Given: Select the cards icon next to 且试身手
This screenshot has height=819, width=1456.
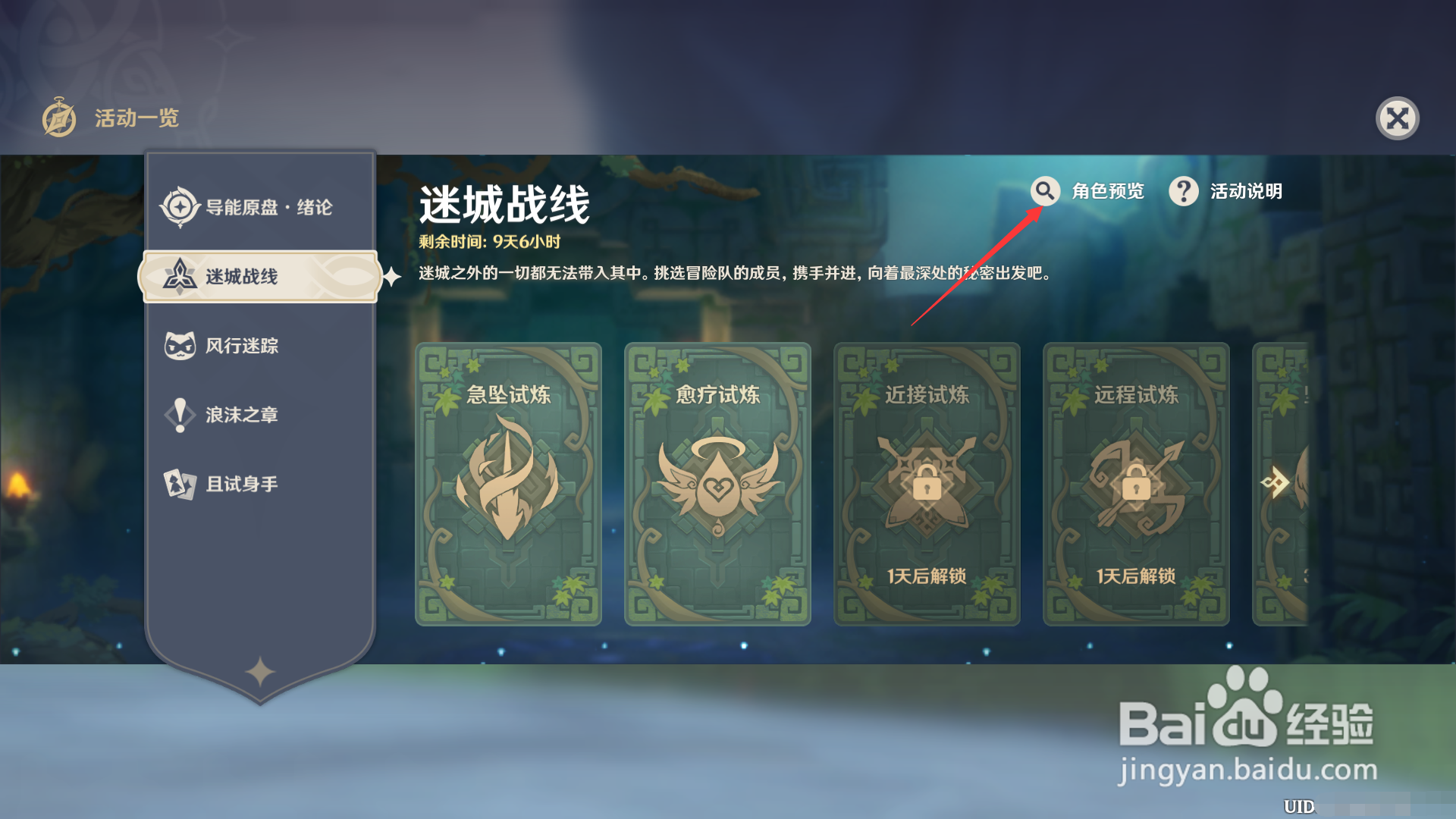Looking at the screenshot, I should pyautogui.click(x=180, y=483).
